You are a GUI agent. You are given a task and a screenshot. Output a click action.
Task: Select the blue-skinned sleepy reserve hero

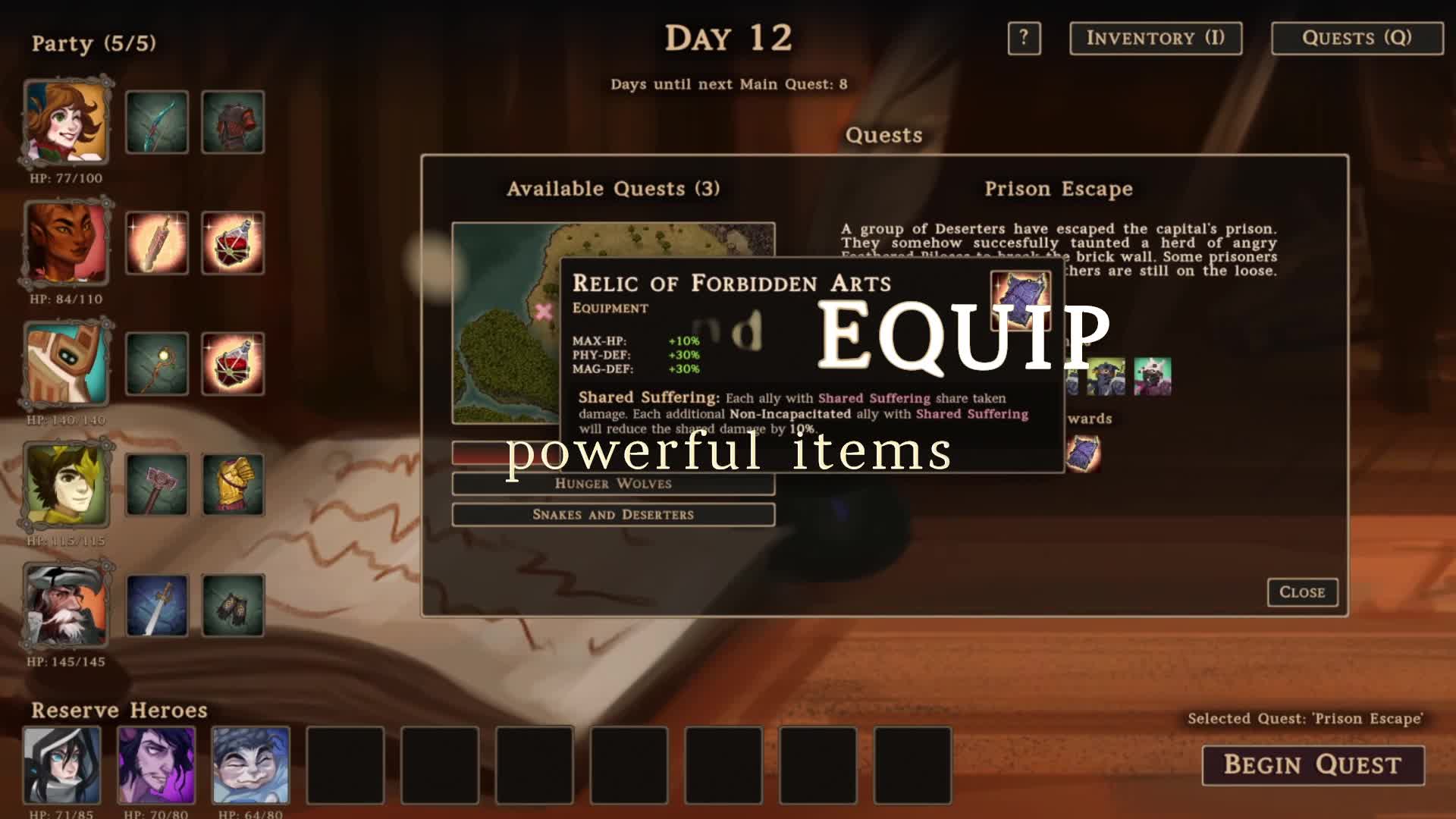click(x=250, y=764)
